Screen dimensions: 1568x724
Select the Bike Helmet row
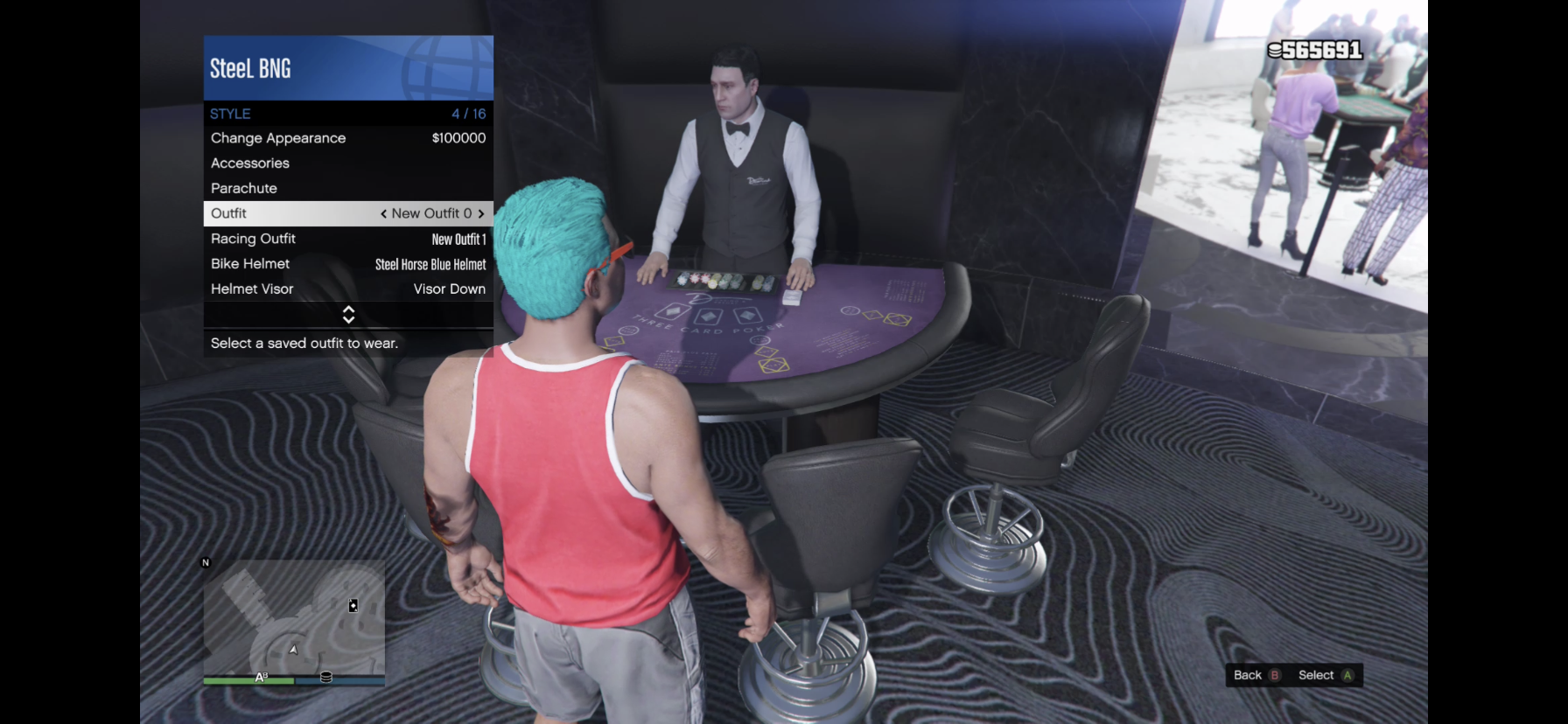click(347, 264)
